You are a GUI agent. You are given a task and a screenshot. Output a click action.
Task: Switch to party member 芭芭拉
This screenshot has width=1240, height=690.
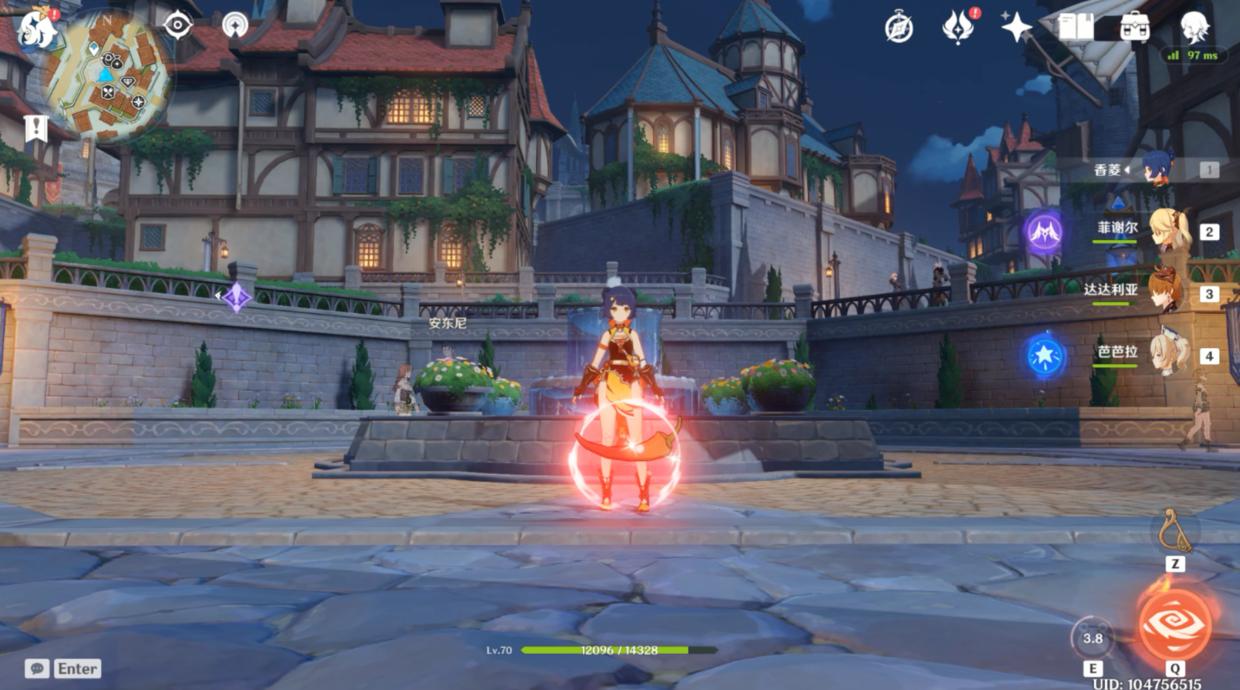pyautogui.click(x=1168, y=354)
